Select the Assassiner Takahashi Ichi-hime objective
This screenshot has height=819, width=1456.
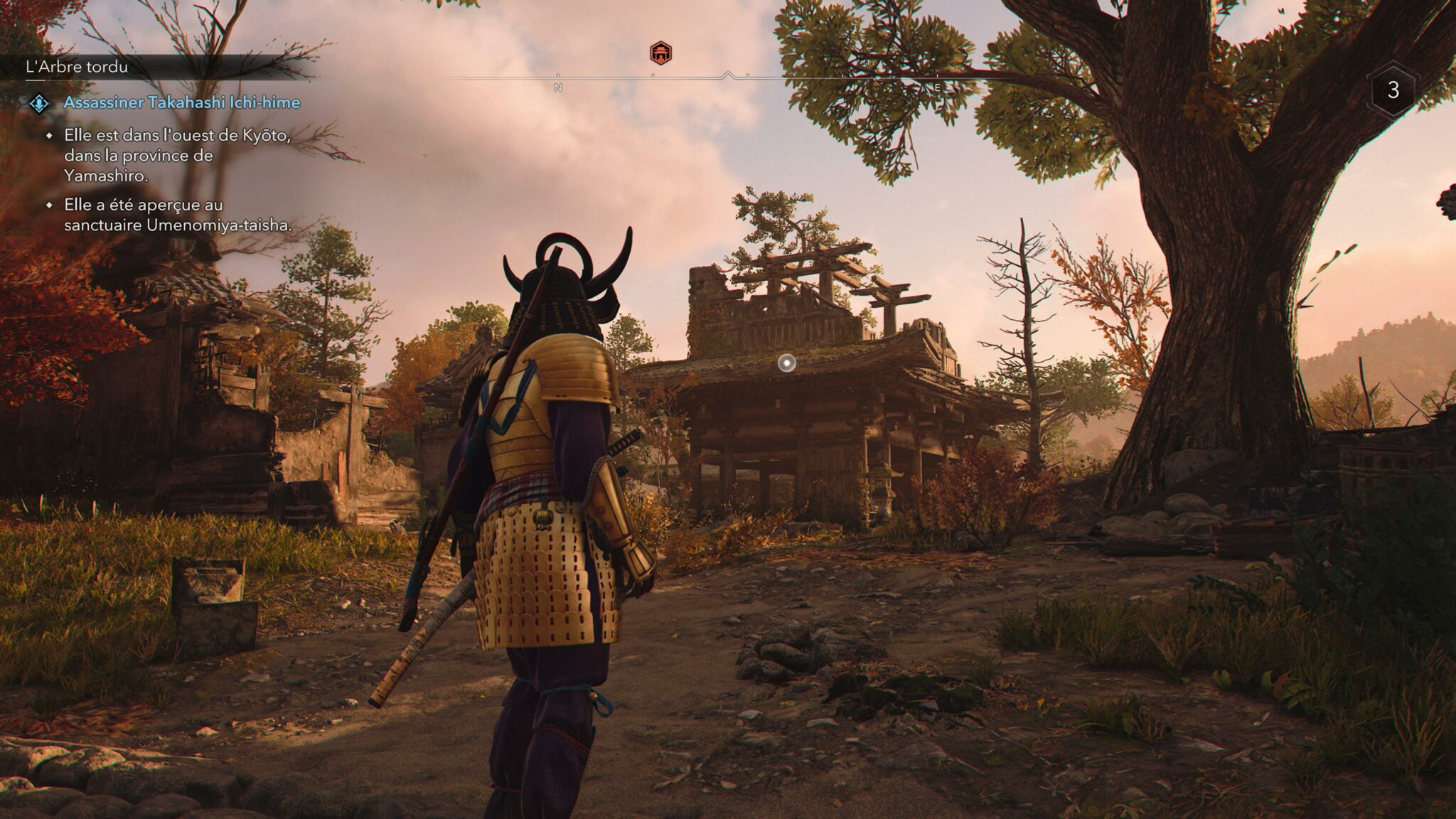click(x=182, y=102)
